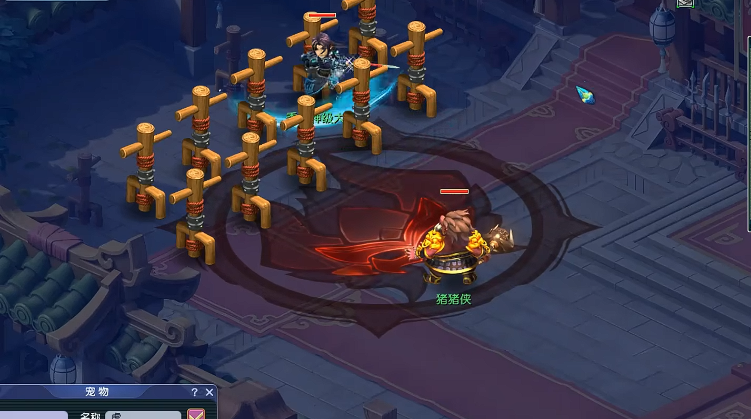Close the 宠物 pet window
The height and width of the screenshot is (419, 751).
pos(209,393)
